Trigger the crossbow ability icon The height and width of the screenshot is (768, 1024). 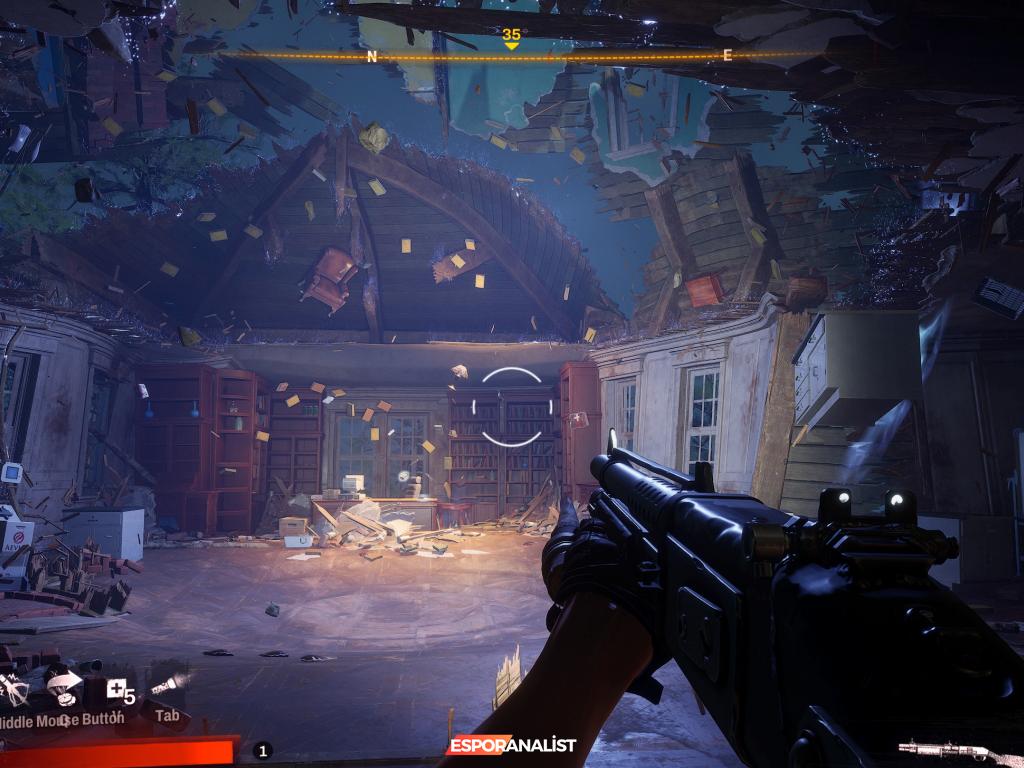click(16, 688)
